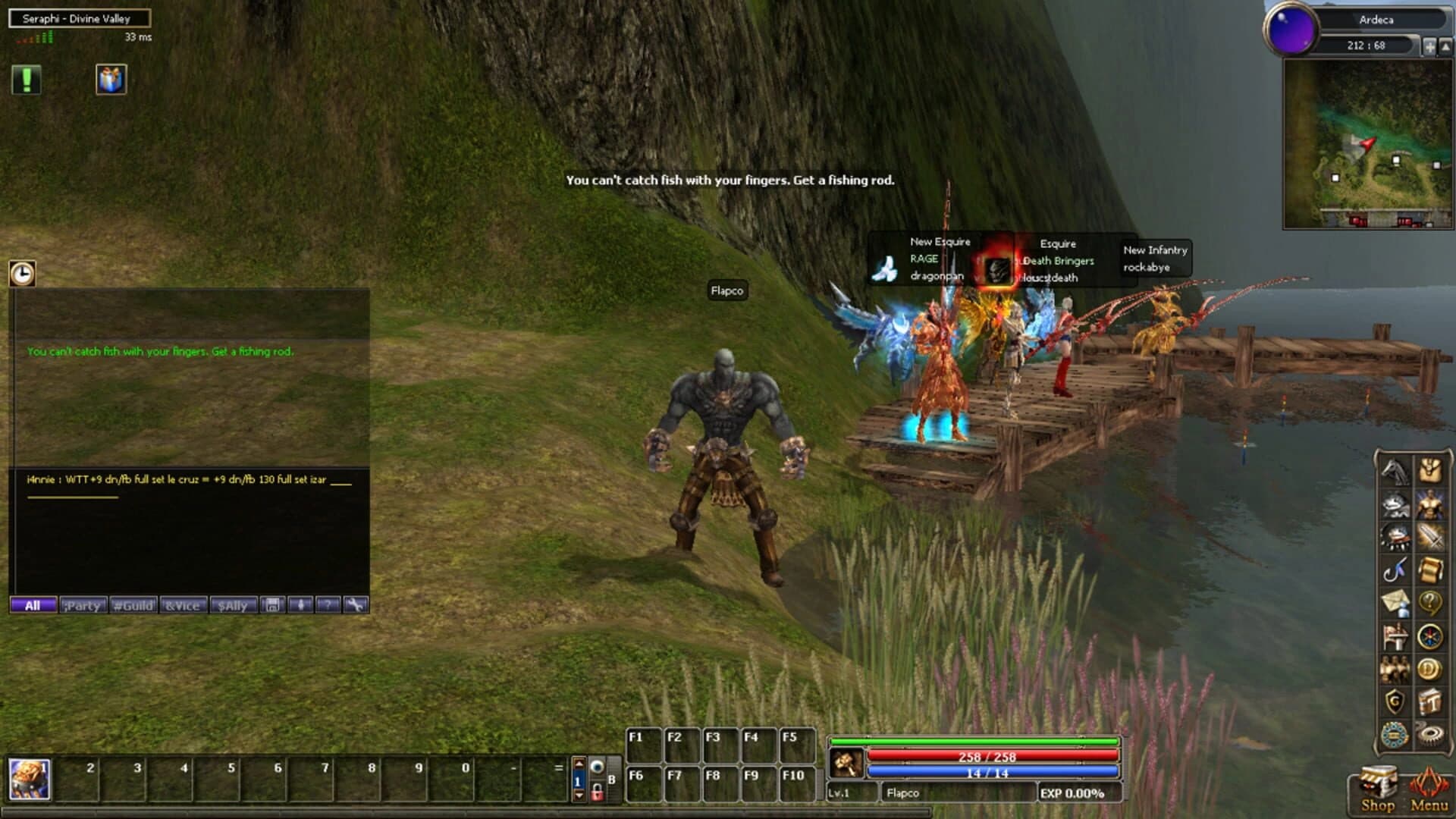Open the quest scroll icon
Viewport: 1456px width, 819px height.
click(1430, 570)
